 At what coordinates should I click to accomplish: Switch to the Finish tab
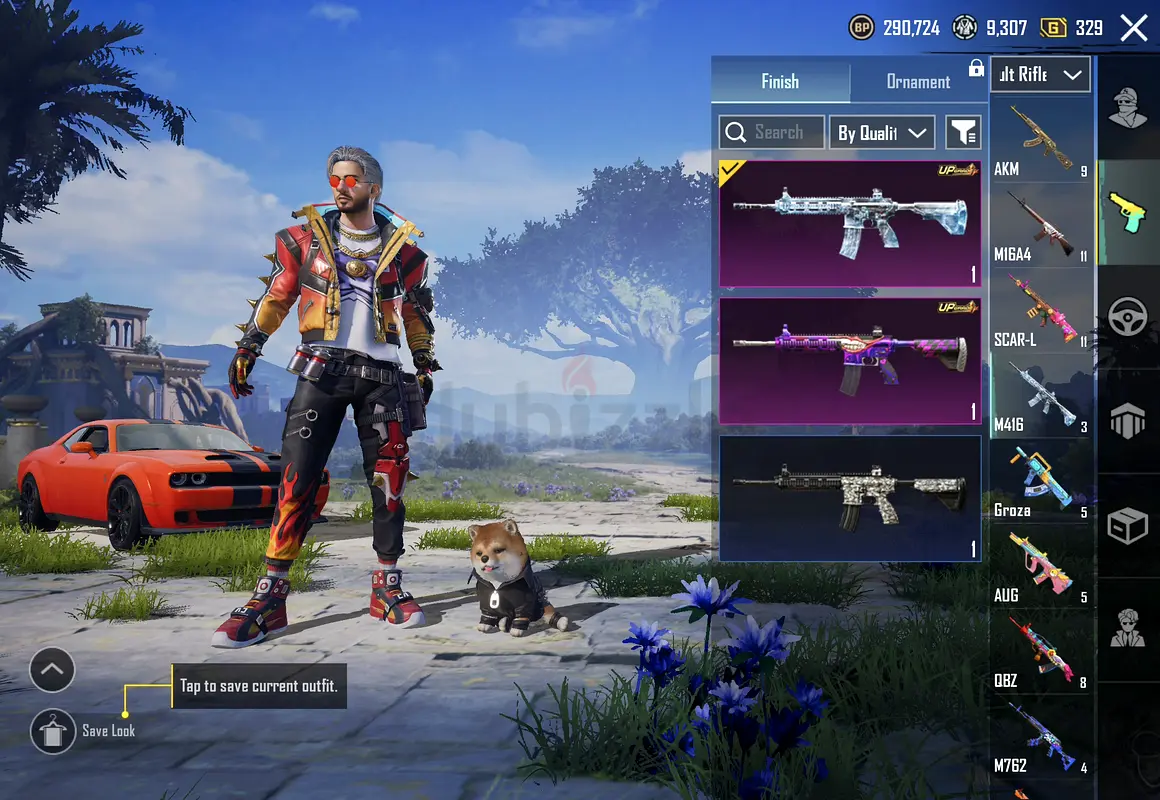tap(780, 82)
